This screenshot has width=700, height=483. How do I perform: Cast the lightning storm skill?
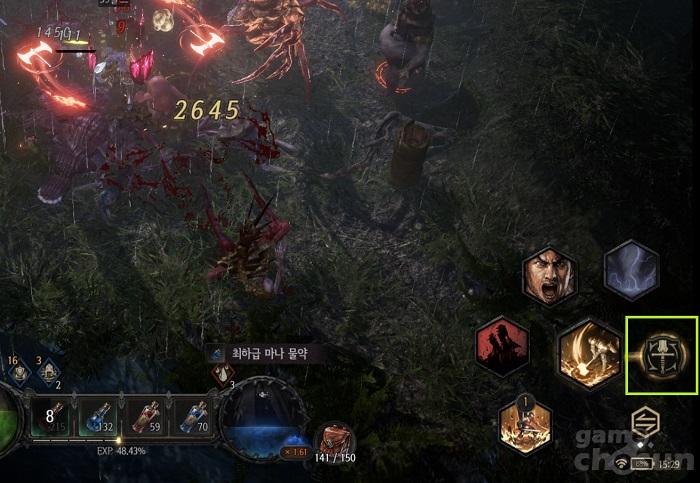pos(631,270)
